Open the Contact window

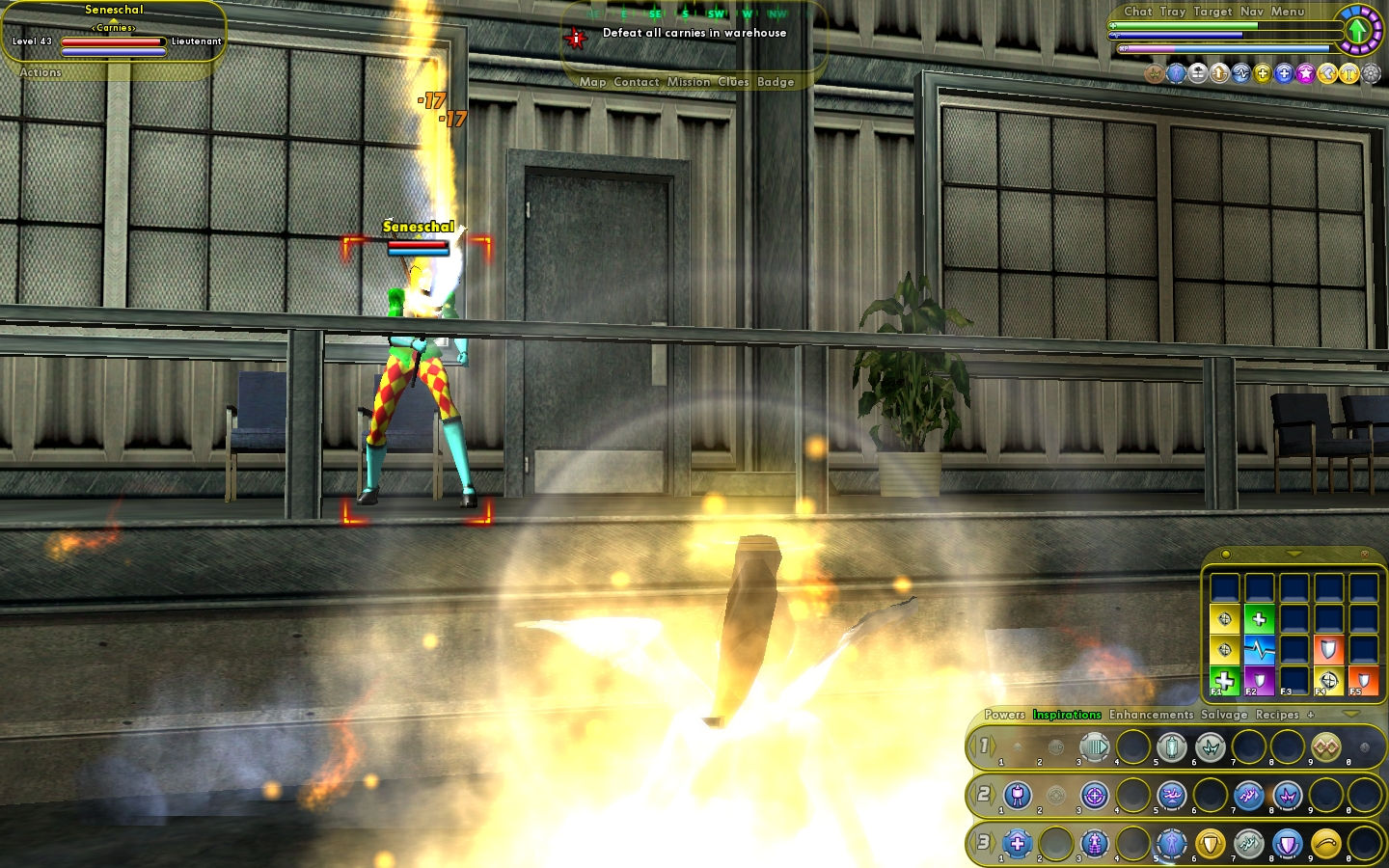[637, 82]
